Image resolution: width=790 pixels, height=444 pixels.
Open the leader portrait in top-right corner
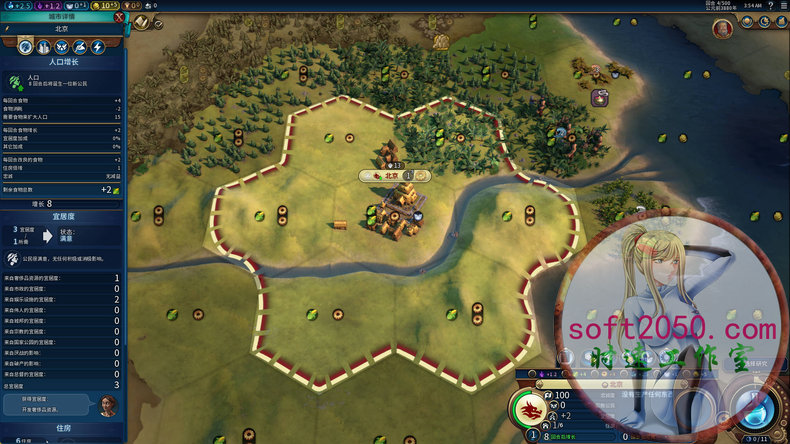point(722,28)
